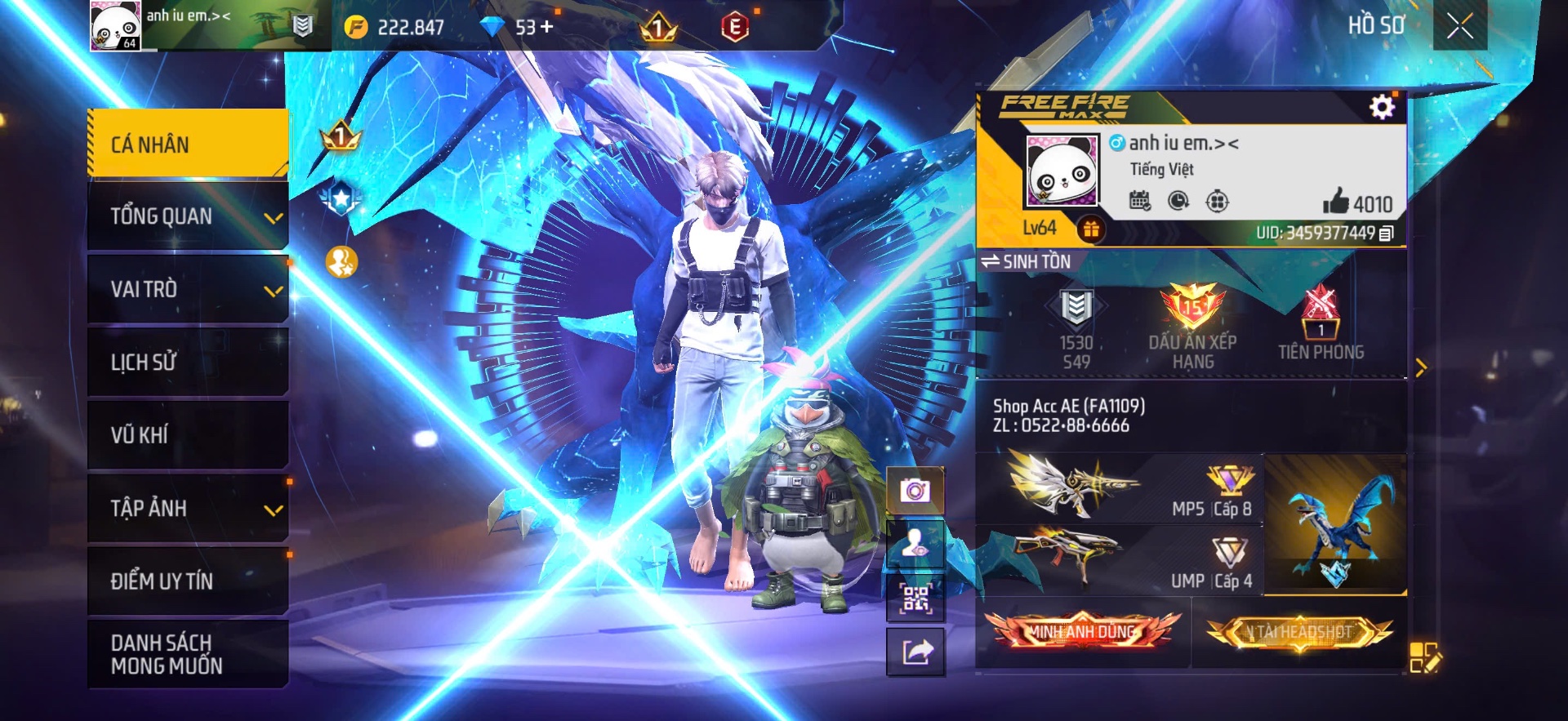Give a like with the thumbs-up icon
Image resolution: width=1568 pixels, height=721 pixels.
coord(1336,202)
